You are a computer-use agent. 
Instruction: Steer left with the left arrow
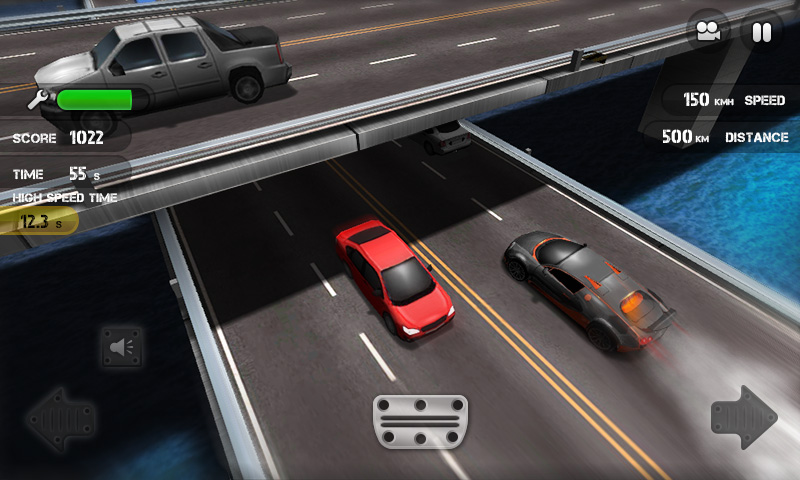(x=60, y=419)
